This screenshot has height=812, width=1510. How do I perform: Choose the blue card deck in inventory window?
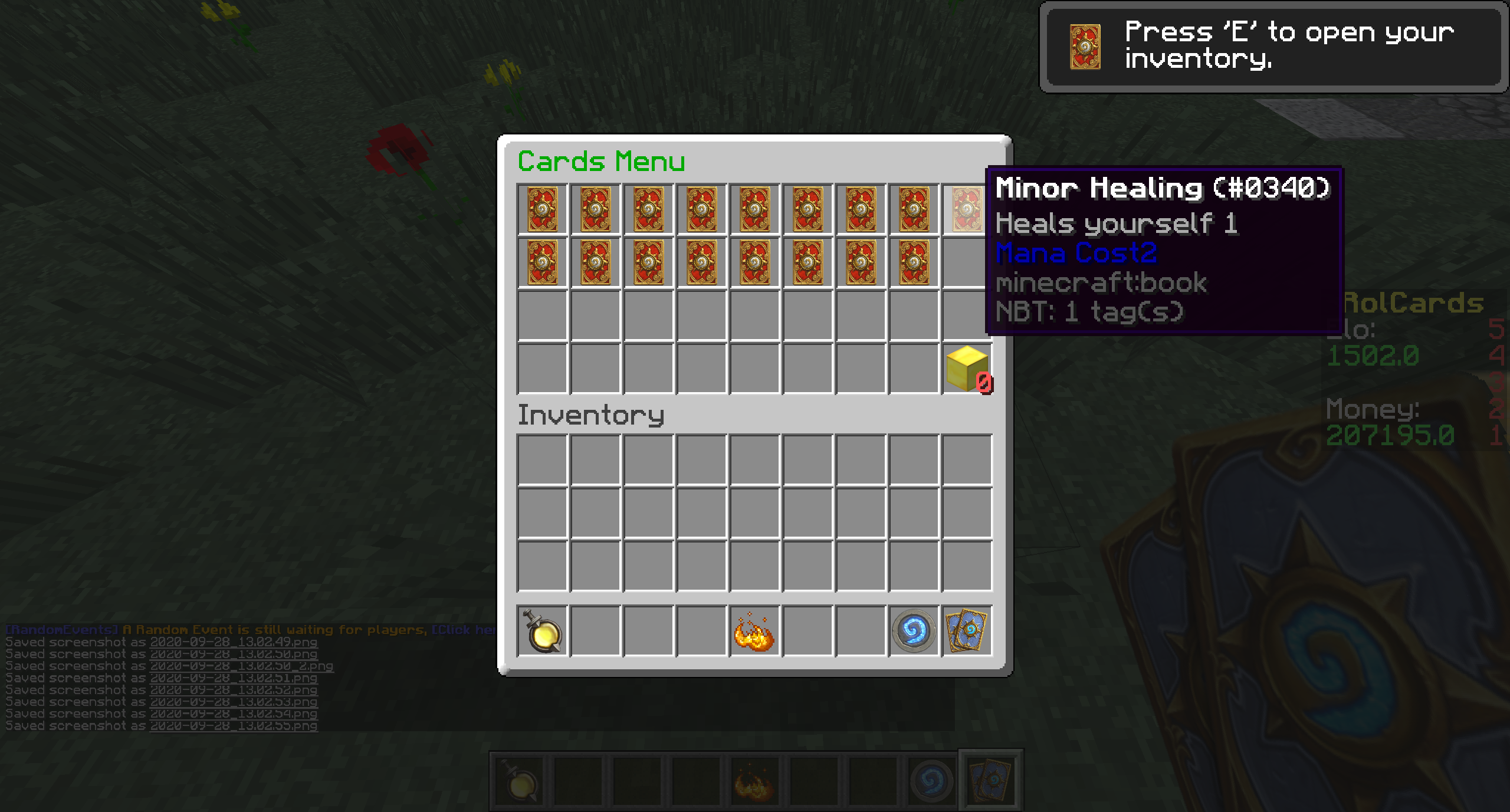point(967,631)
